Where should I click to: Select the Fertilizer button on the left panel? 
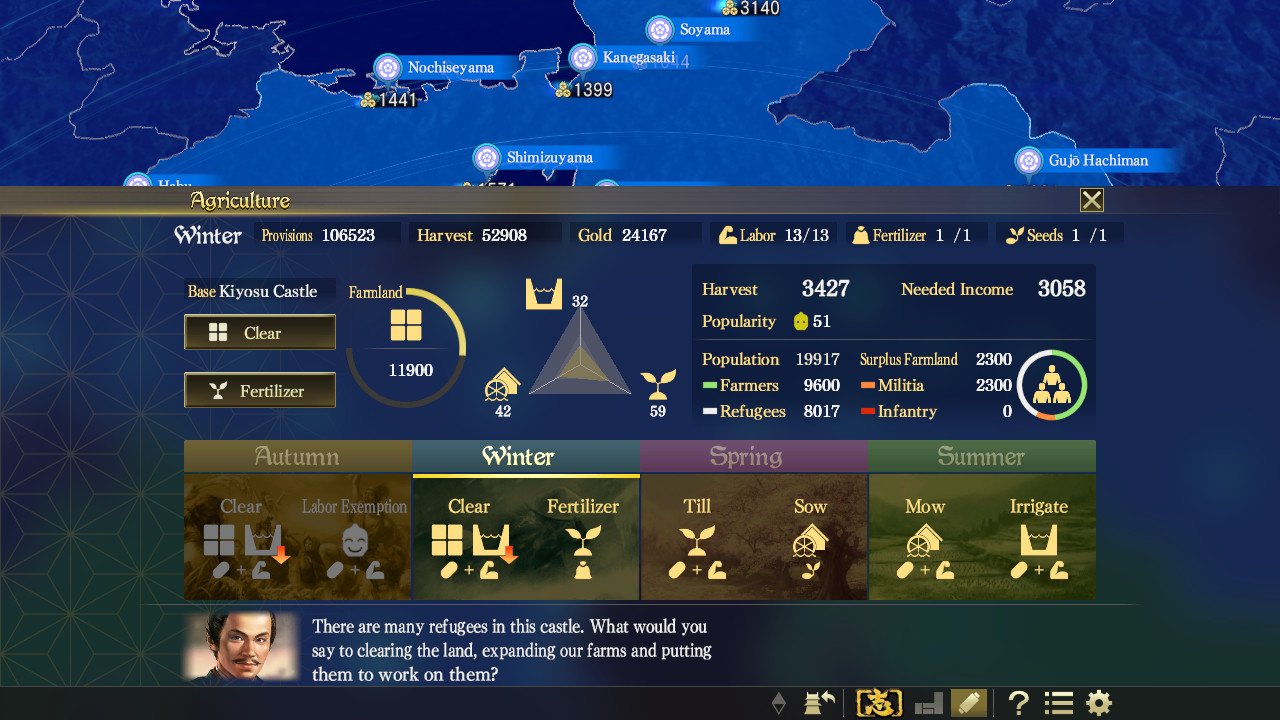pos(259,390)
